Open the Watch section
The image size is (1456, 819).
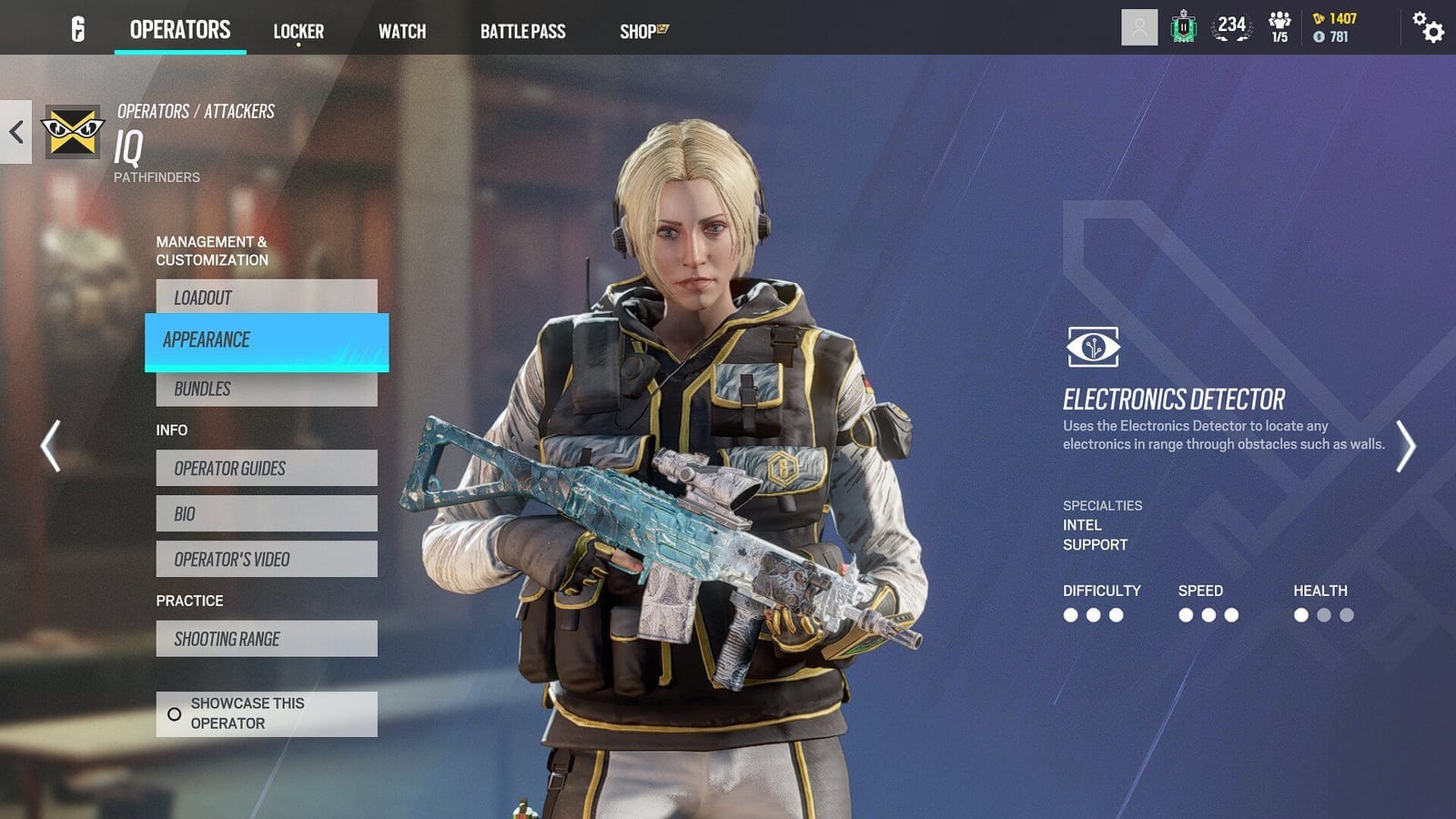(x=401, y=31)
